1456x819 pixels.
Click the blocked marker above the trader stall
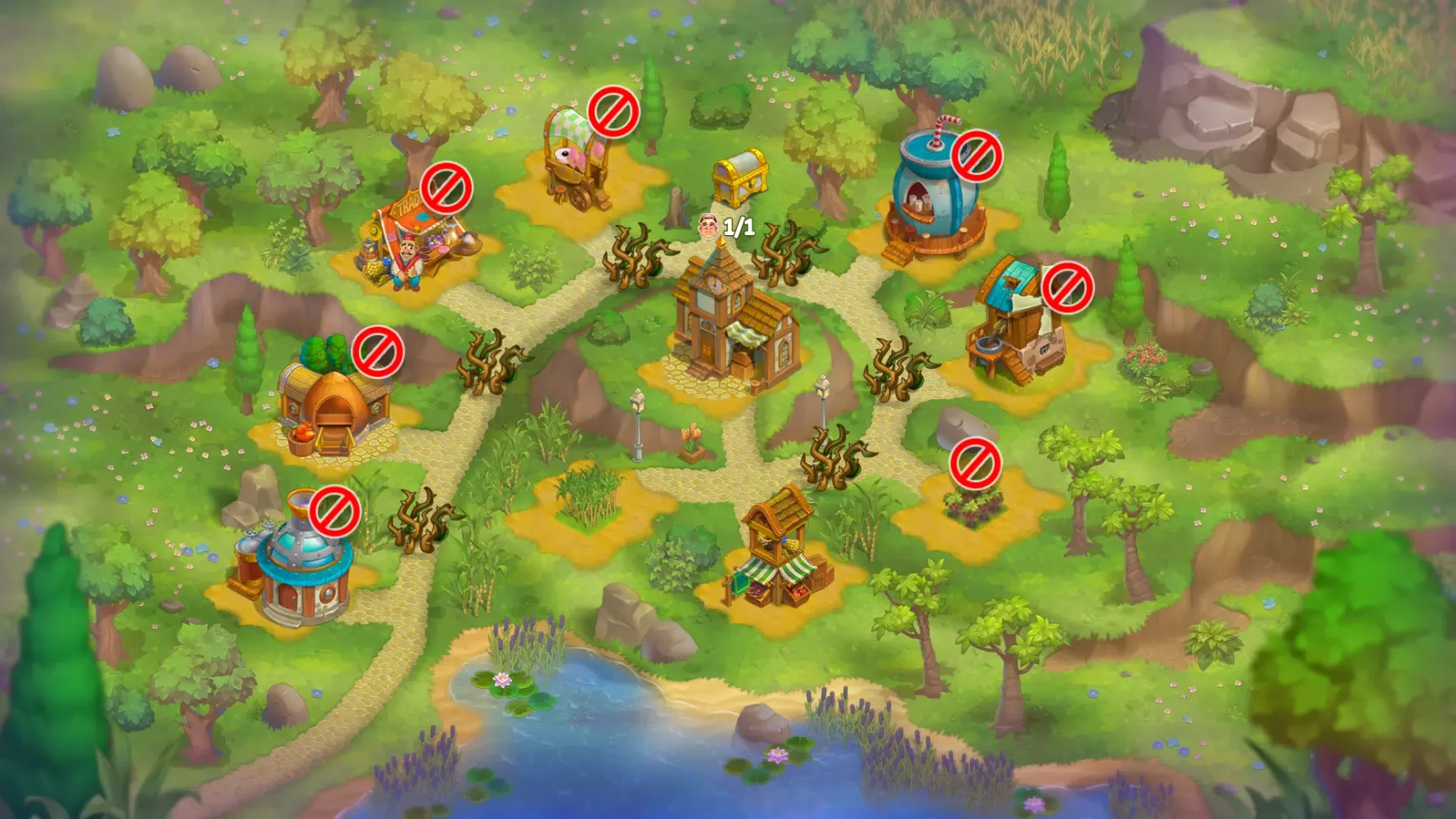[446, 188]
